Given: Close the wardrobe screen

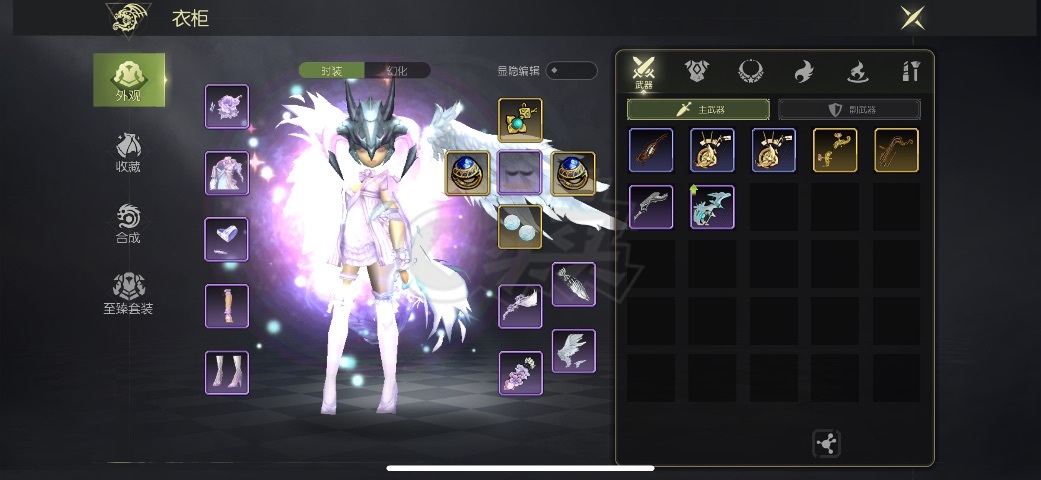Looking at the screenshot, I should (x=911, y=17).
